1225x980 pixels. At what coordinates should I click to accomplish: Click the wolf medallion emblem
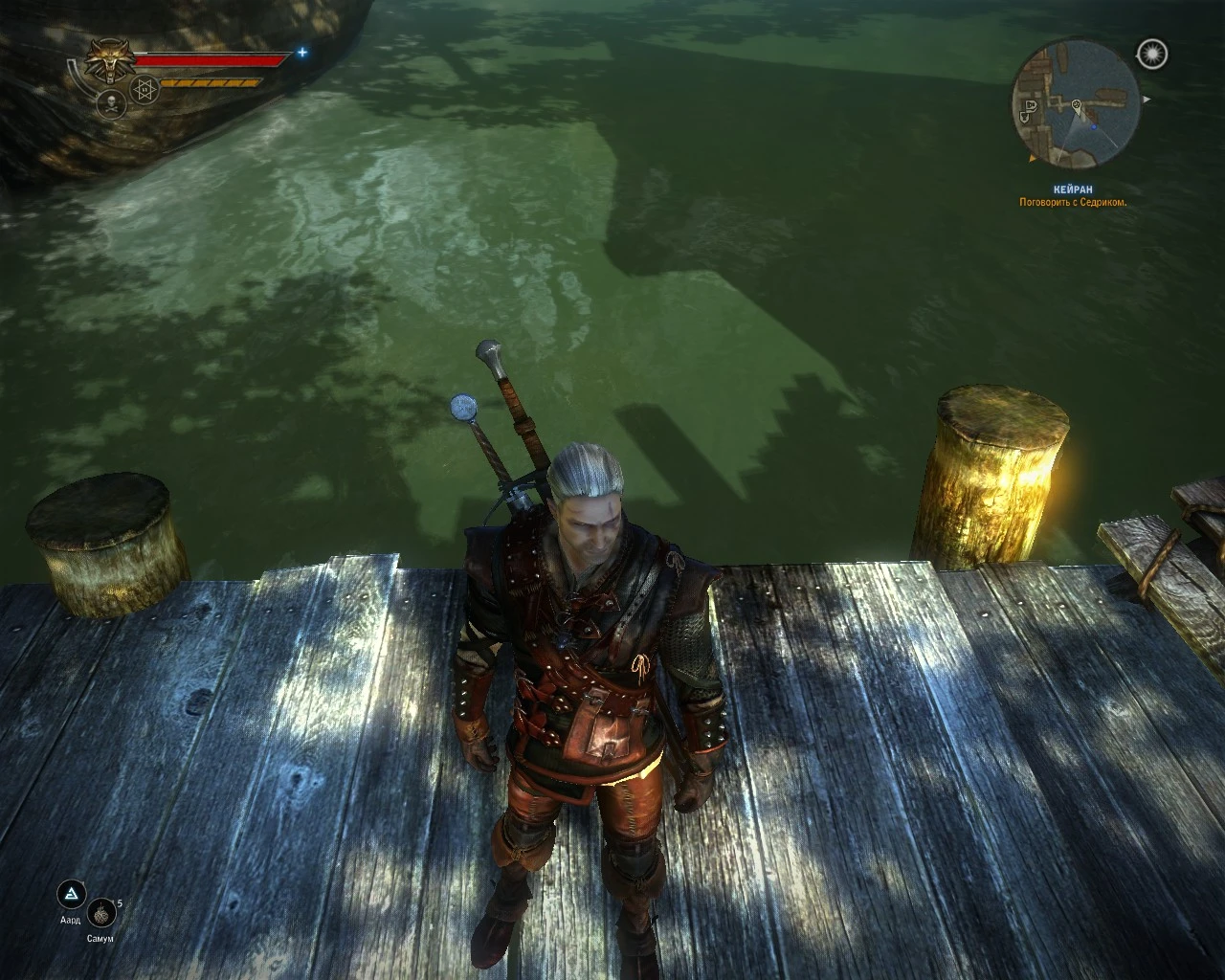point(110,57)
